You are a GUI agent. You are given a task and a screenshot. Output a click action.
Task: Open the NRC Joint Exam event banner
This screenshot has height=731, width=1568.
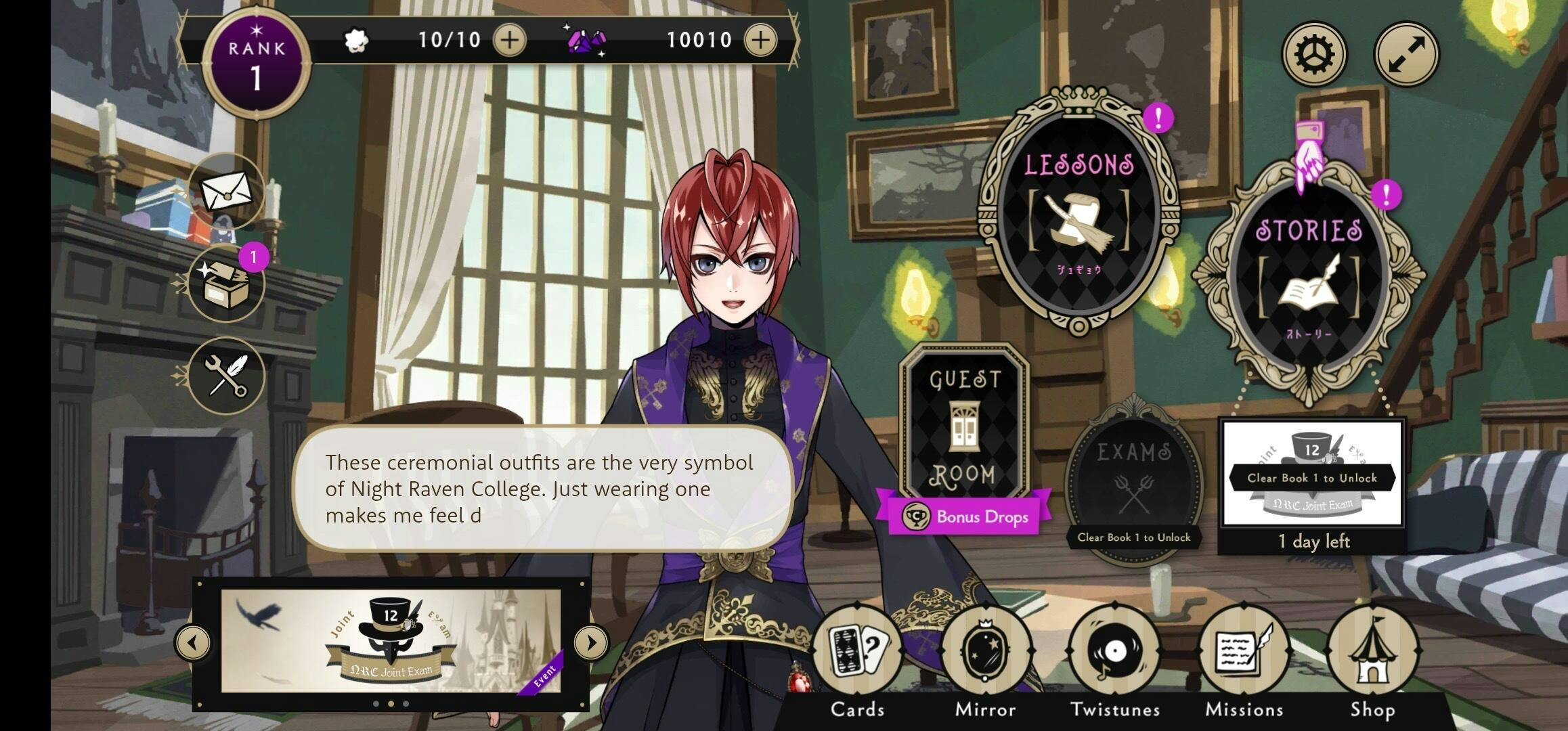[x=391, y=640]
